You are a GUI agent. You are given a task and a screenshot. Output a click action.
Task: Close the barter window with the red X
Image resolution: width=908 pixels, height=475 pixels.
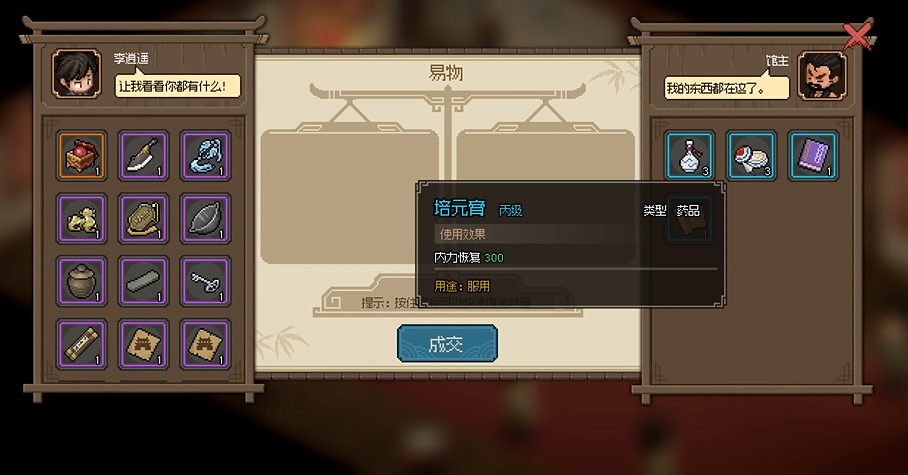point(857,36)
